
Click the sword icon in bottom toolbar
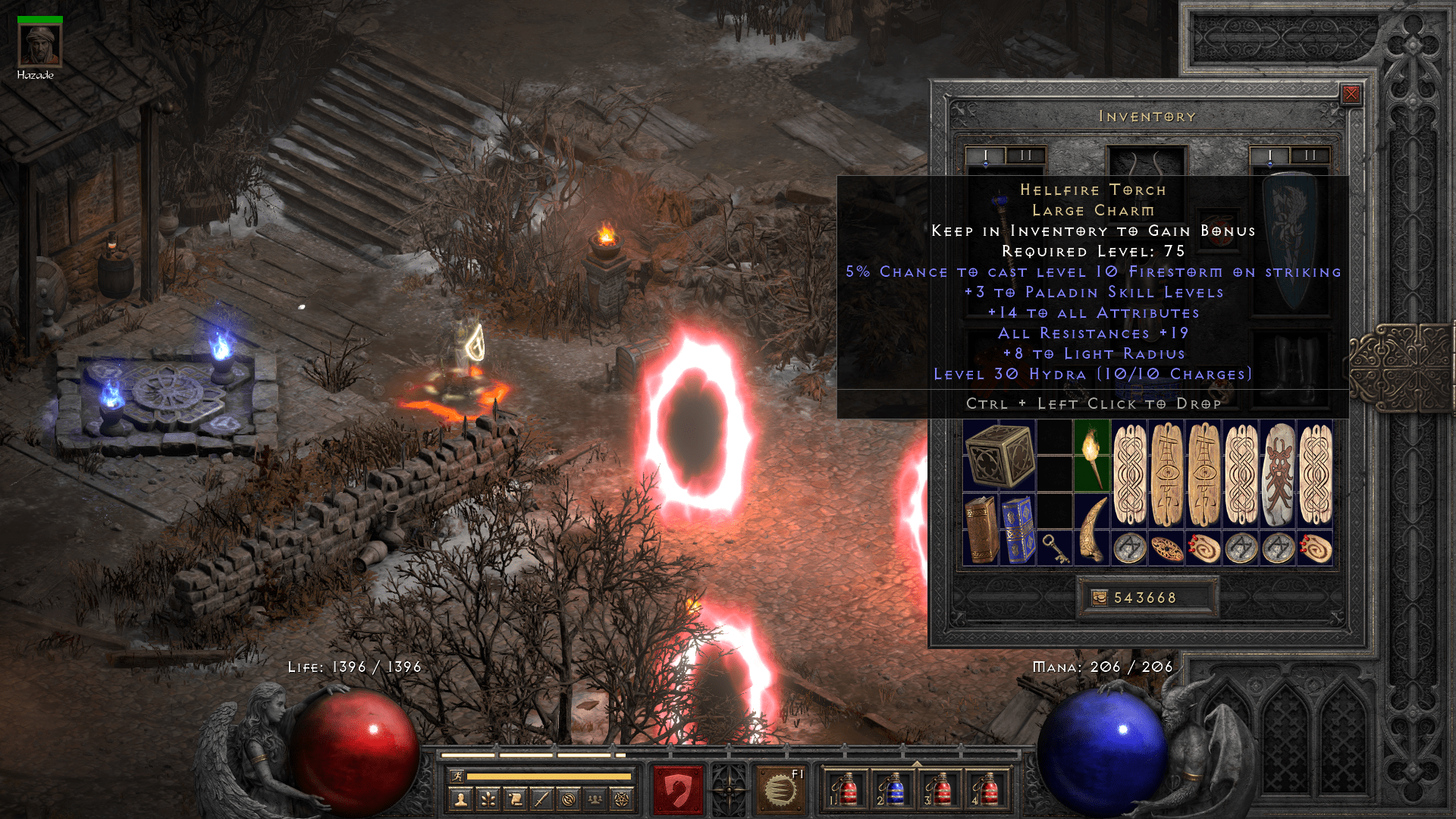[x=543, y=800]
